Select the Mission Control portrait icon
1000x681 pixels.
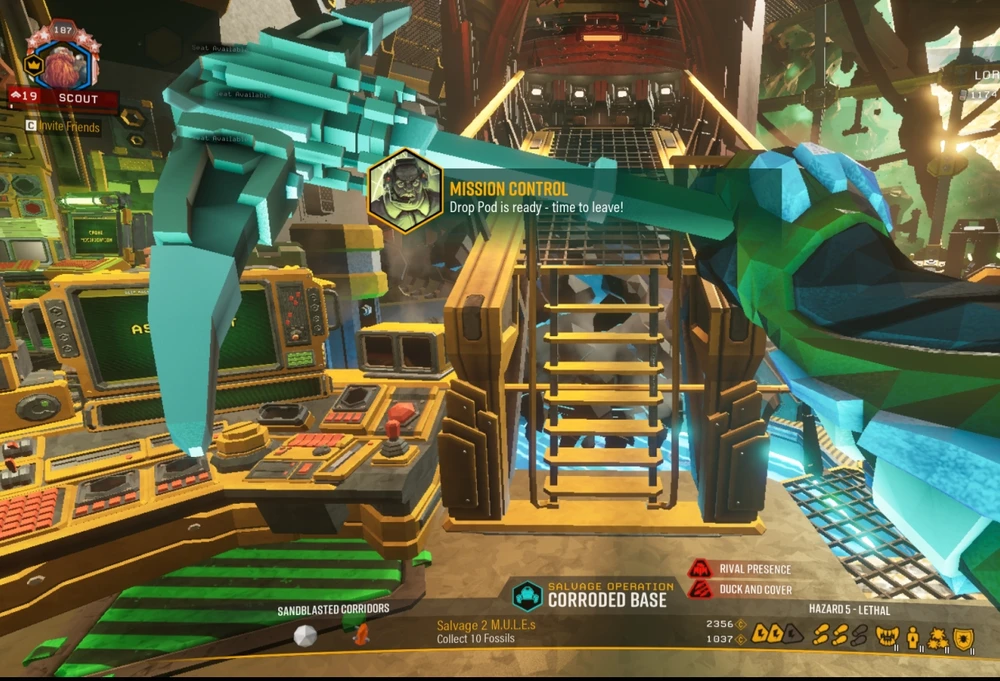pos(405,191)
